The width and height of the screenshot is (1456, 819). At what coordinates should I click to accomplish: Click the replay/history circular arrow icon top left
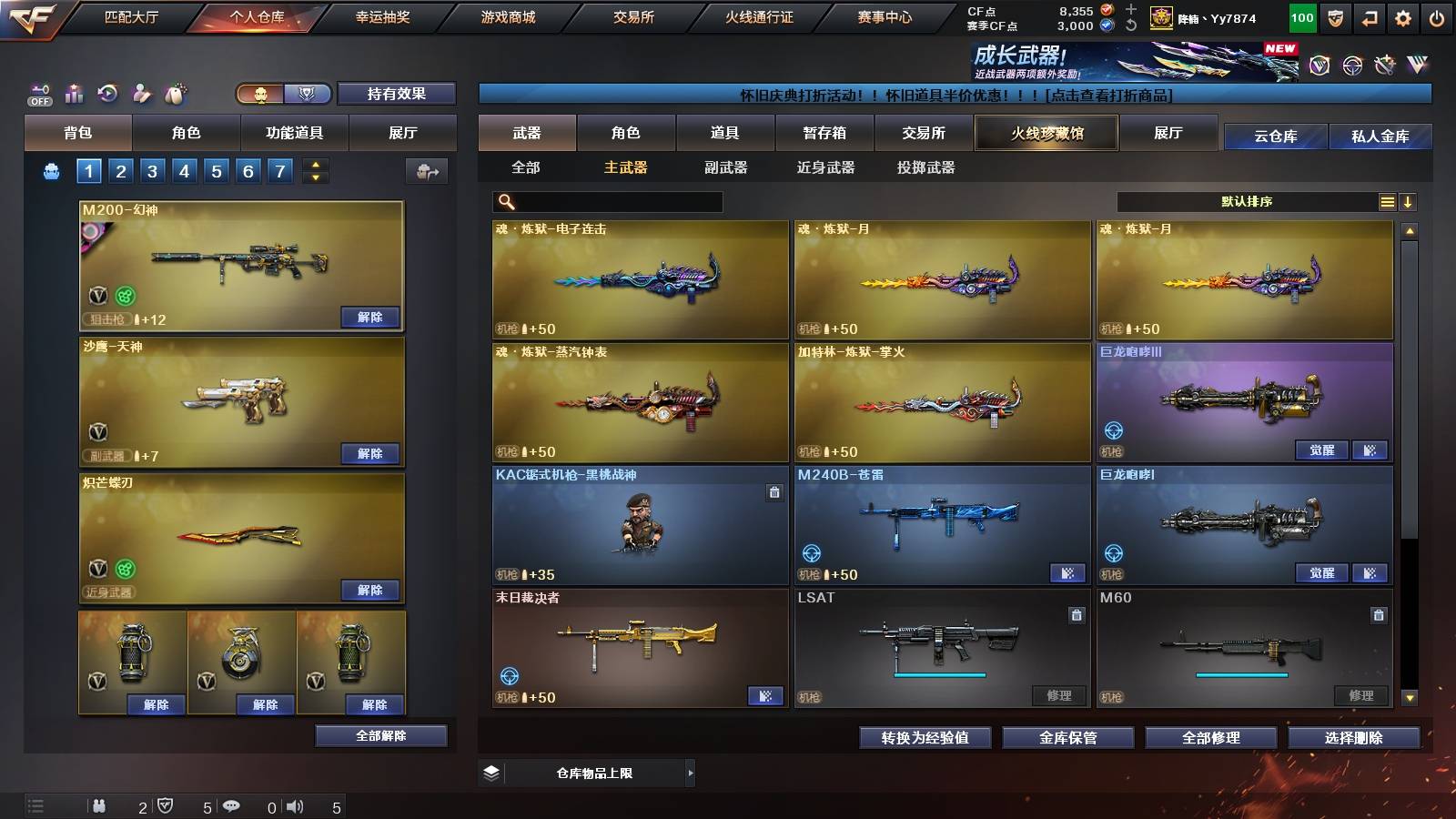[106, 91]
